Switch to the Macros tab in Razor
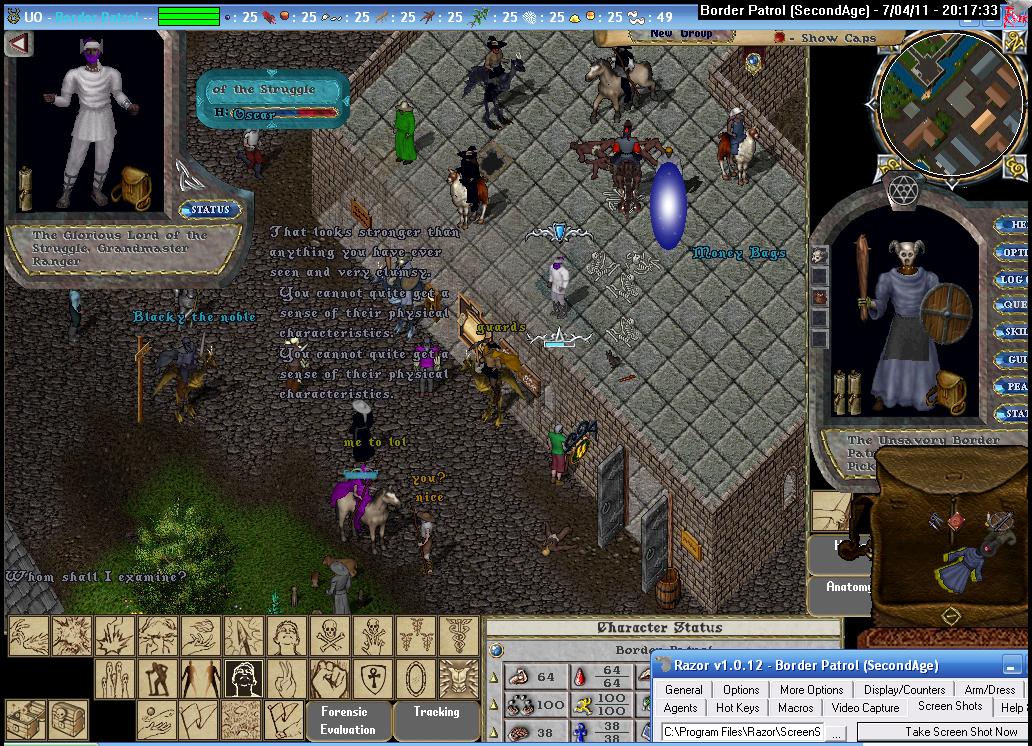The image size is (1032, 746). click(796, 708)
